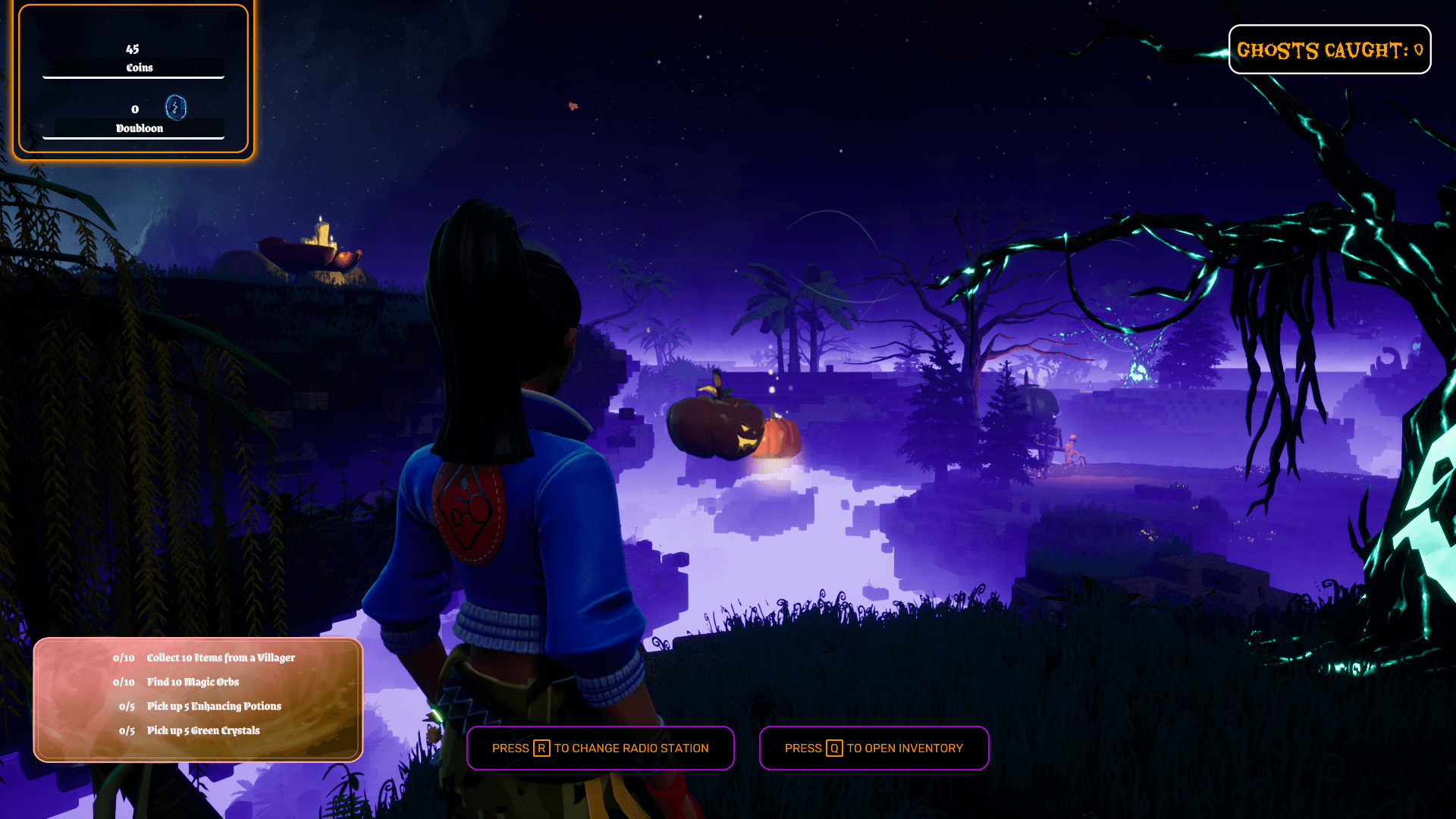Click the blue Doubloon coin icon
The height and width of the screenshot is (819, 1456).
click(176, 108)
